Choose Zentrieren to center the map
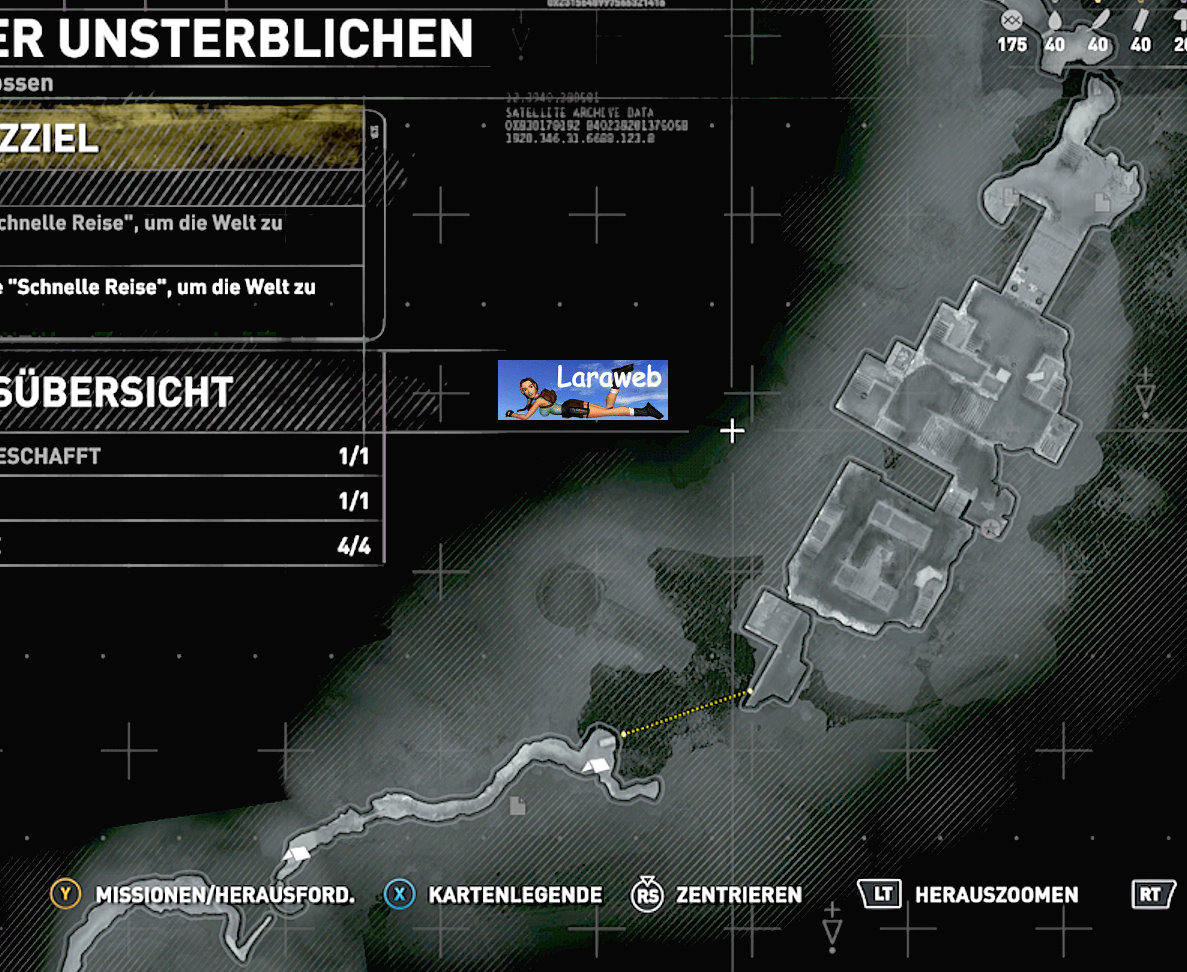This screenshot has width=1187, height=972. (738, 895)
